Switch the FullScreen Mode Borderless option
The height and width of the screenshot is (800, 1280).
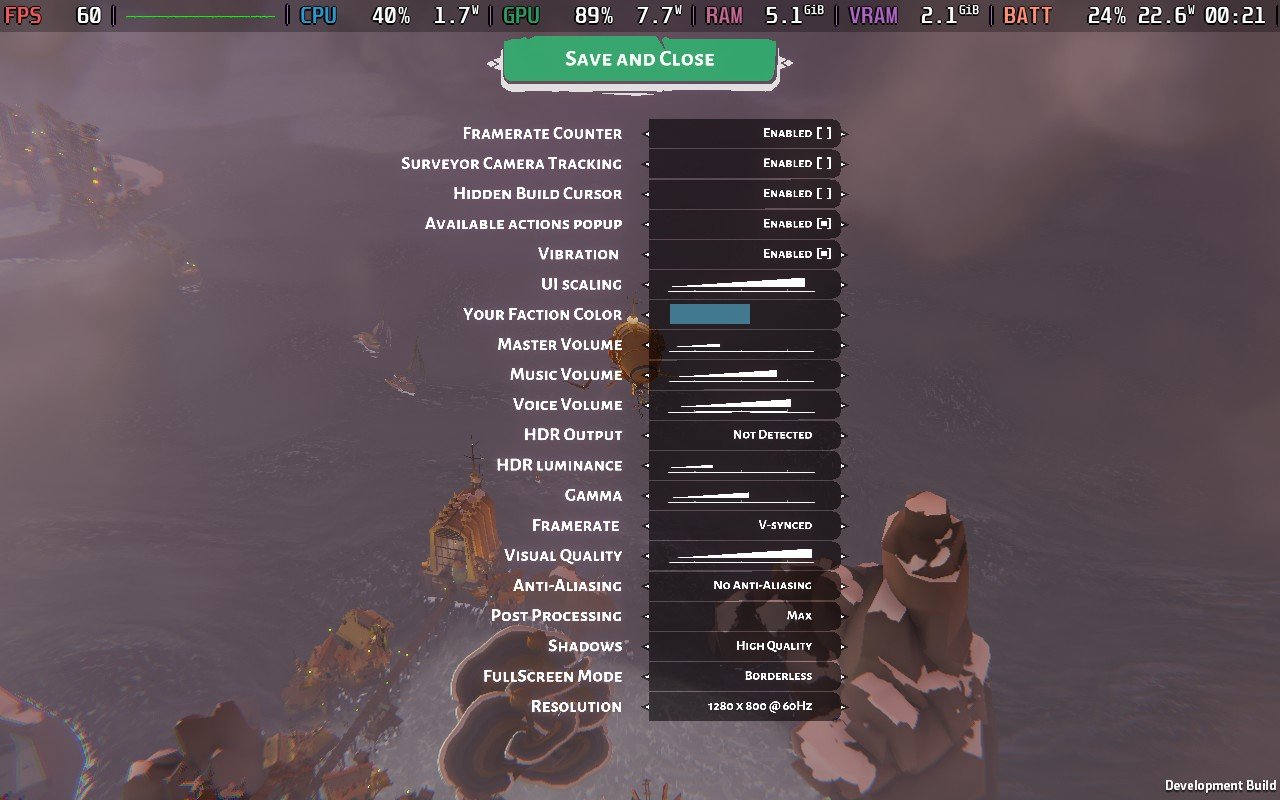[744, 676]
